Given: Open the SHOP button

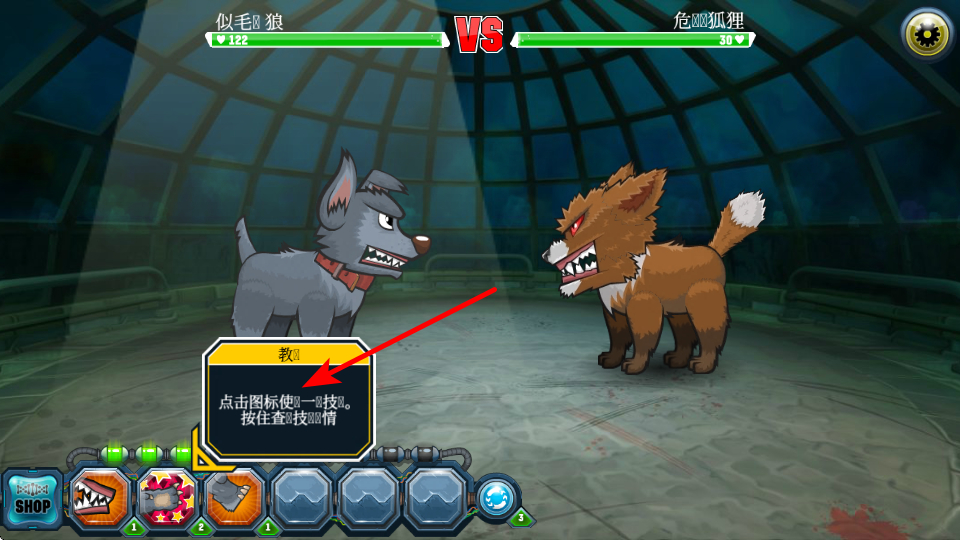Looking at the screenshot, I should [33, 499].
